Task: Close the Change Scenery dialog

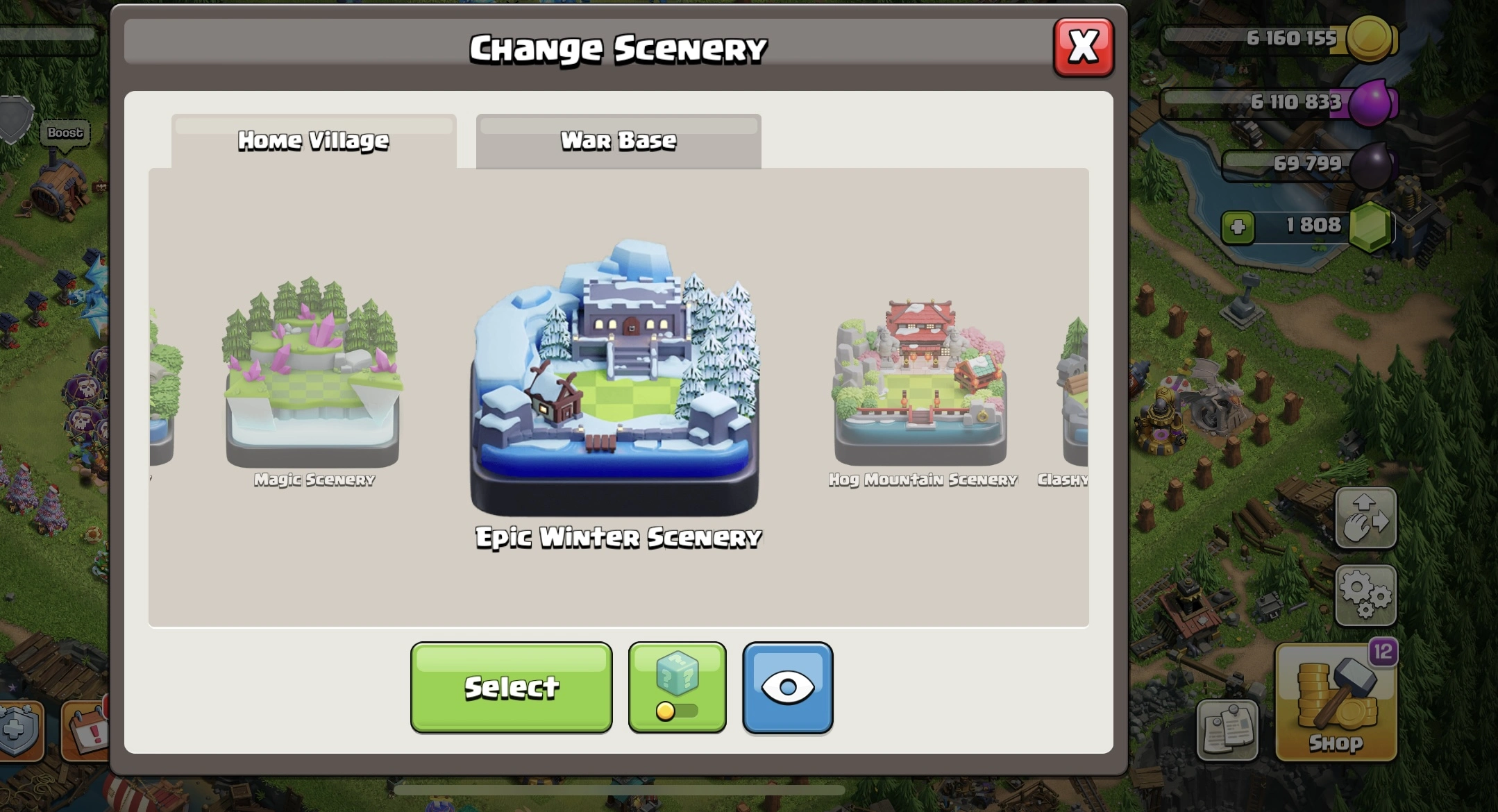Action: [x=1085, y=46]
